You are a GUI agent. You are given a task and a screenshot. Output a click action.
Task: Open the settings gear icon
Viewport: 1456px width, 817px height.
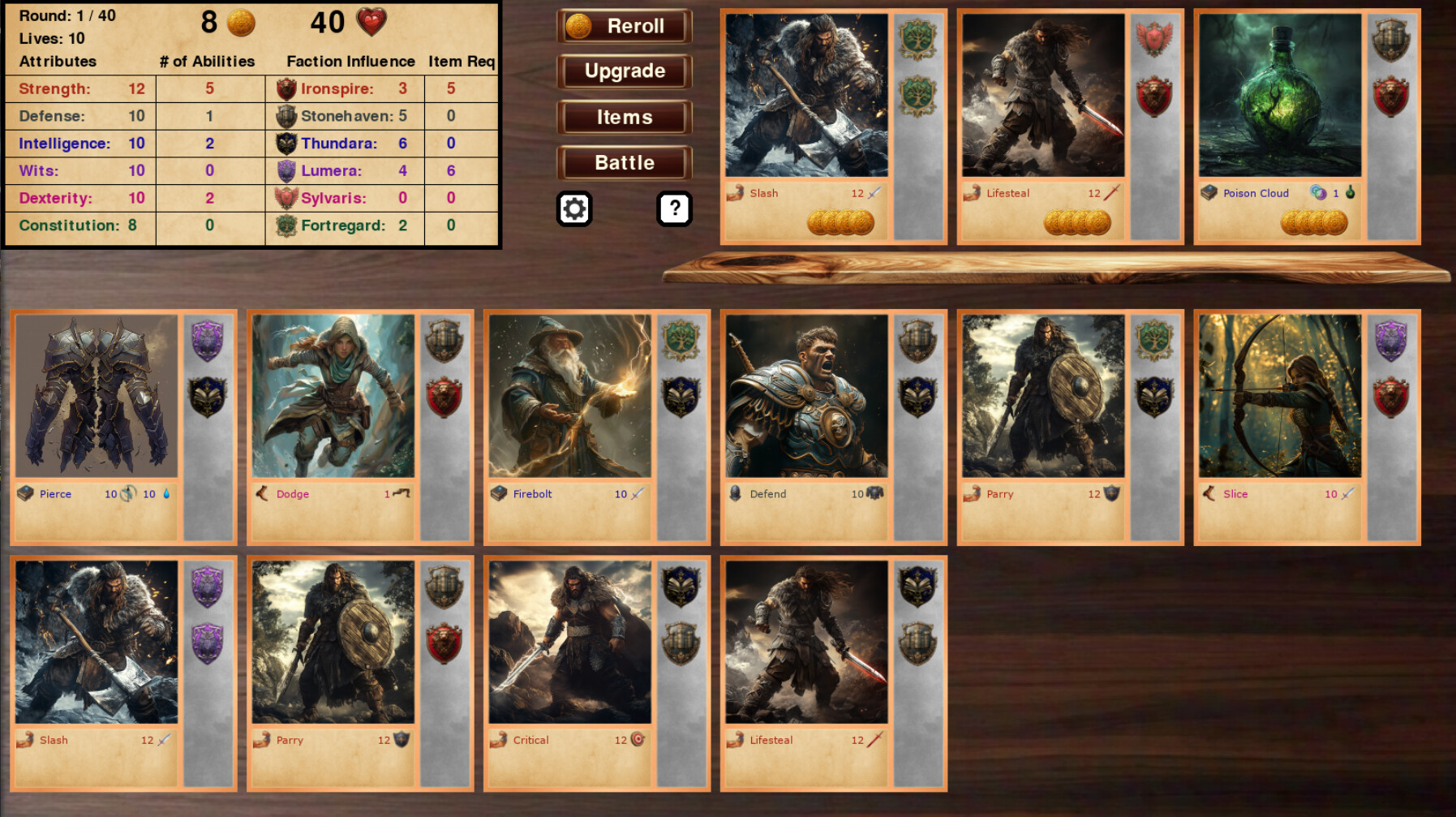coord(576,208)
